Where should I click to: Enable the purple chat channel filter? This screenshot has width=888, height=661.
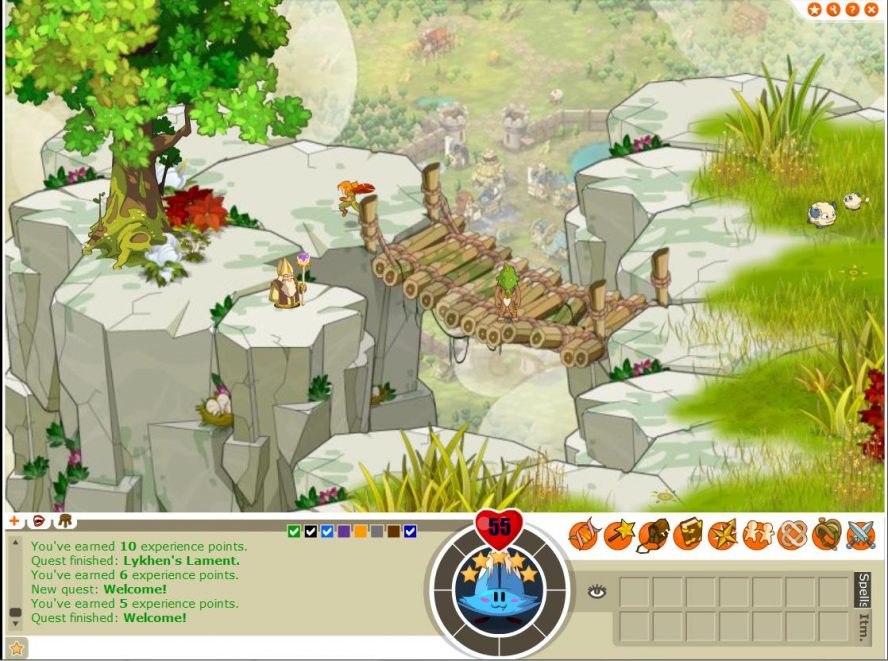tap(344, 531)
